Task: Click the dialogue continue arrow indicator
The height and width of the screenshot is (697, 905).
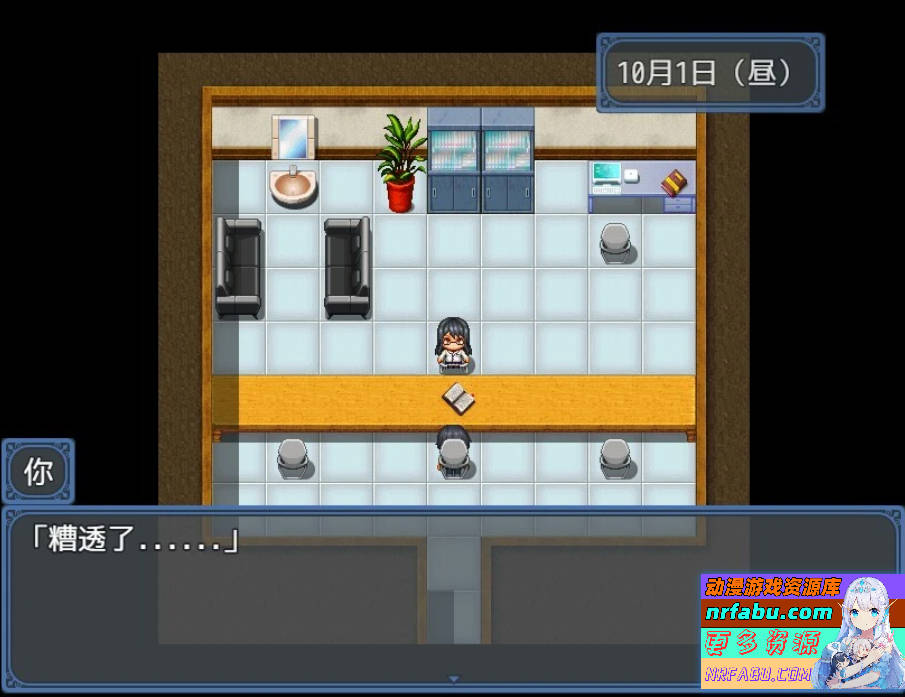Action: tap(452, 681)
